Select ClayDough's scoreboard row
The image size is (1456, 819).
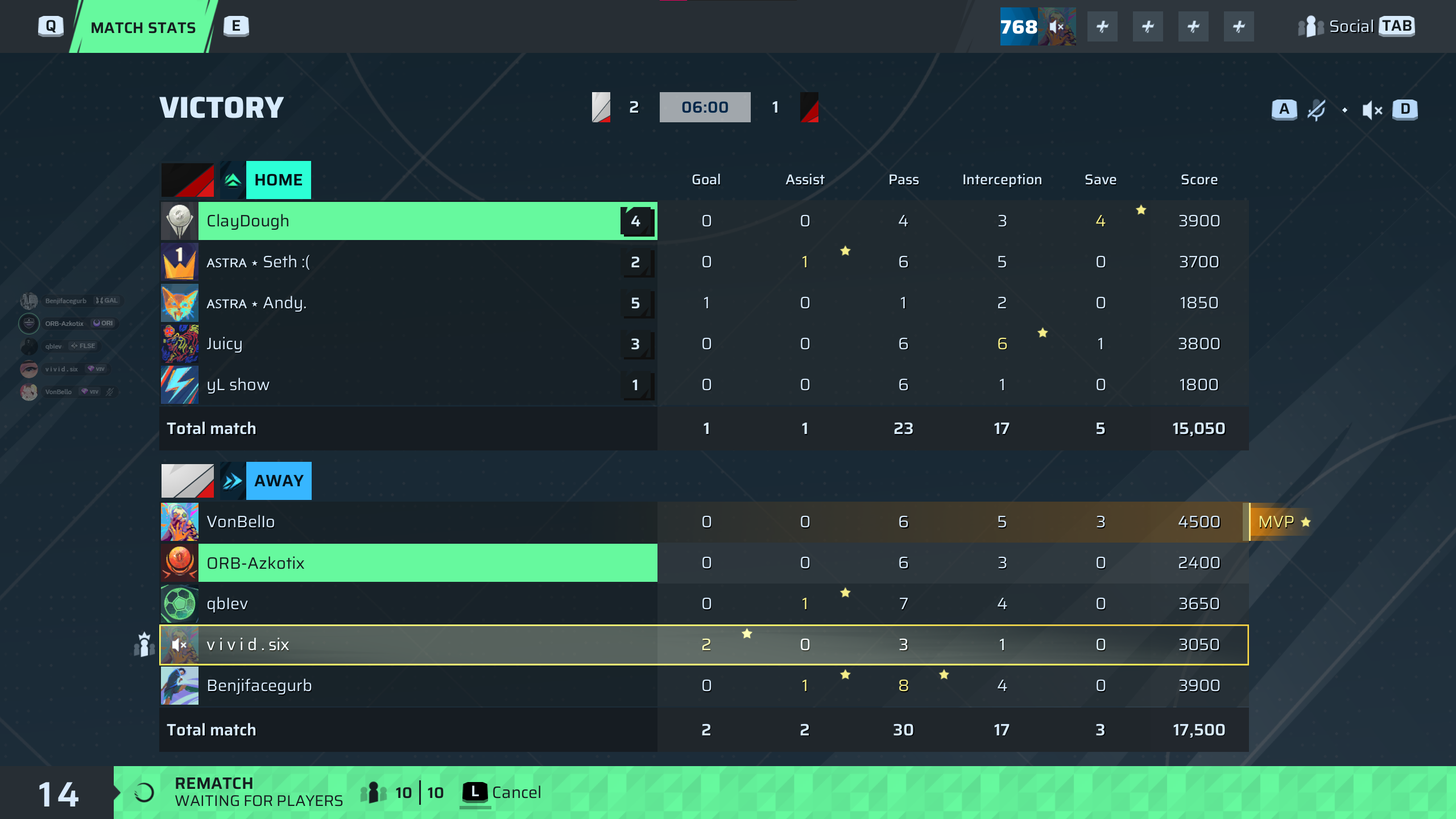click(408, 221)
